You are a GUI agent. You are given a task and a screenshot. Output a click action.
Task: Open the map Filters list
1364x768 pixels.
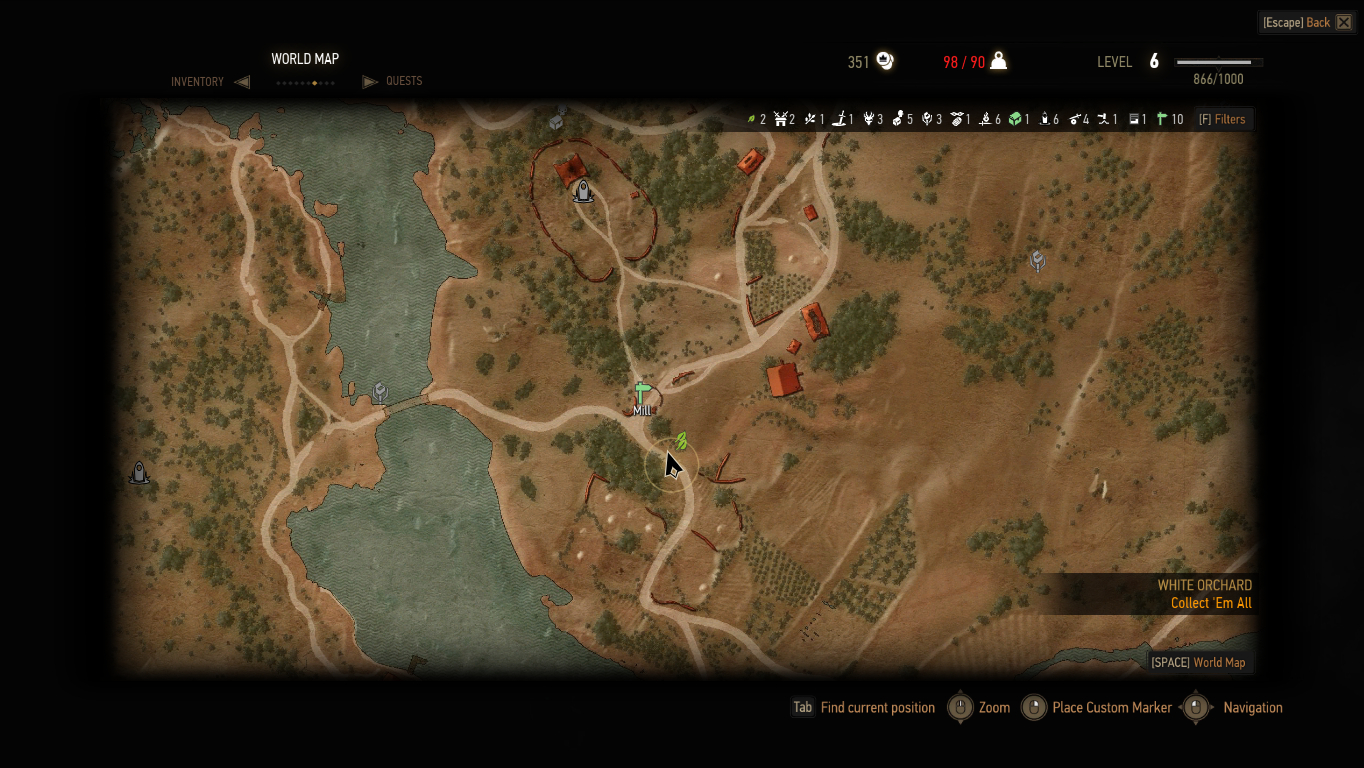pos(1222,119)
